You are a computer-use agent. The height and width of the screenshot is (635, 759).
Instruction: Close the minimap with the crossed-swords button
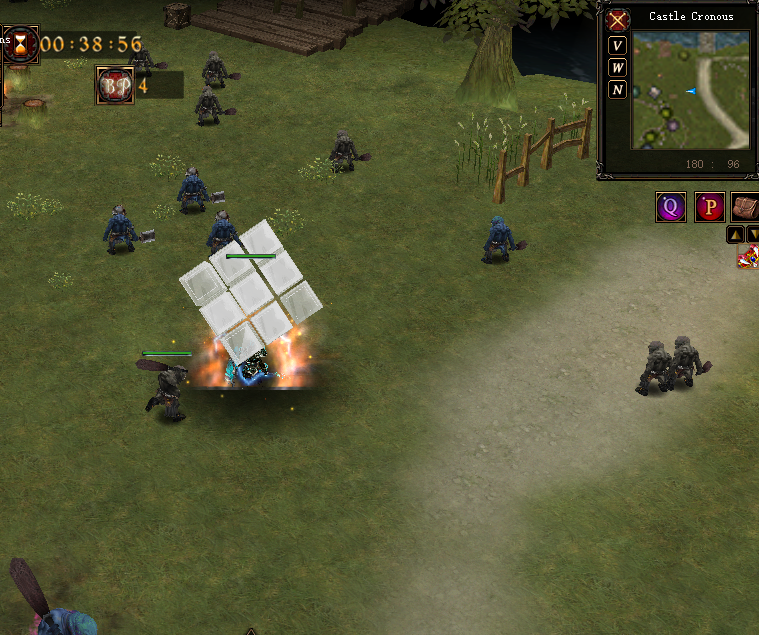tap(618, 20)
